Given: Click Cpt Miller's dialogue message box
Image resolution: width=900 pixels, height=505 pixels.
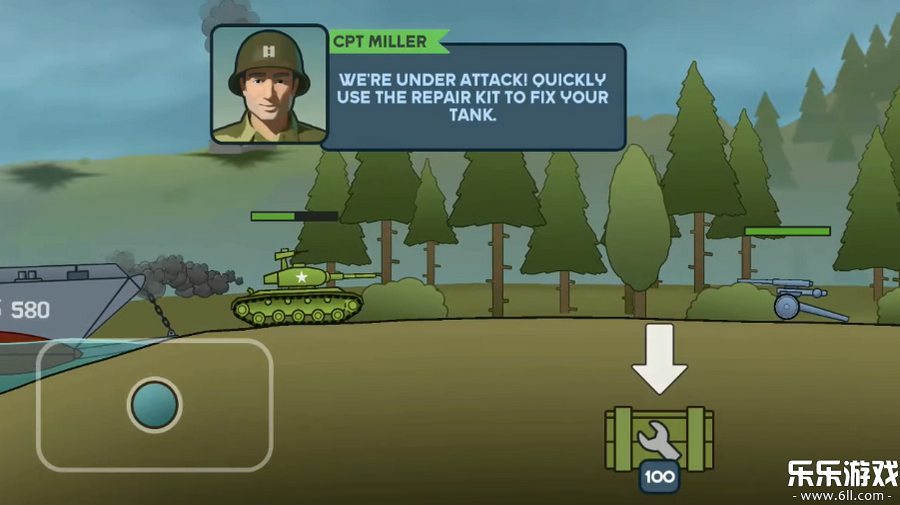Looking at the screenshot, I should (473, 96).
